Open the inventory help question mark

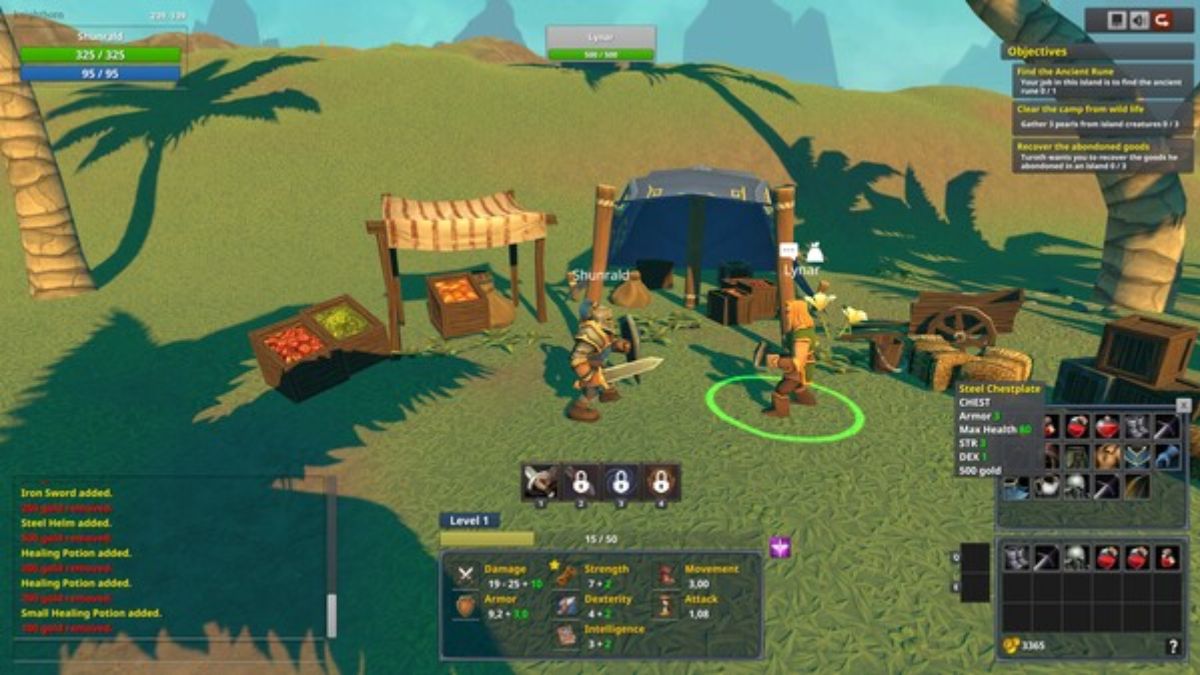[x=1173, y=647]
